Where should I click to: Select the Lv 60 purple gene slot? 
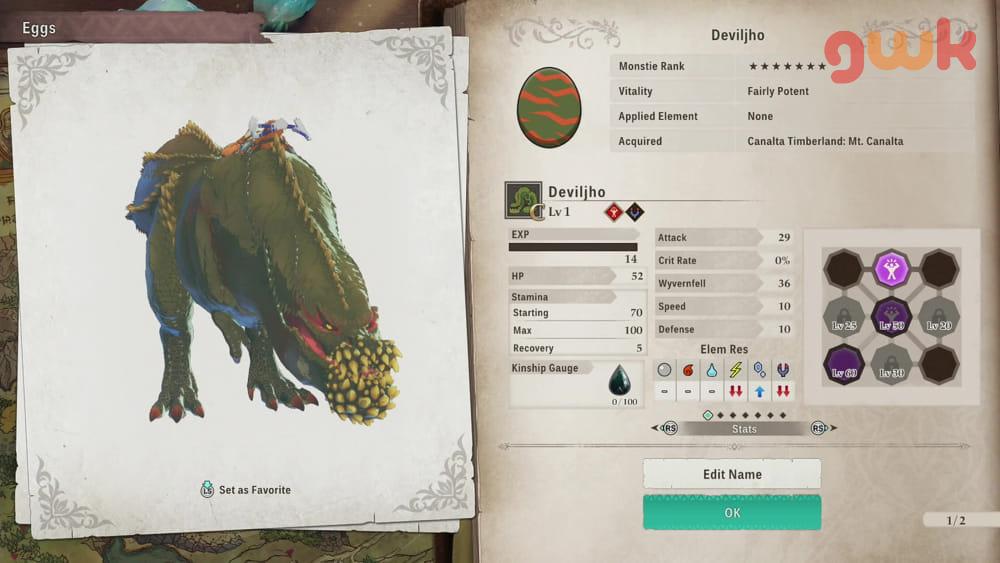coord(843,365)
